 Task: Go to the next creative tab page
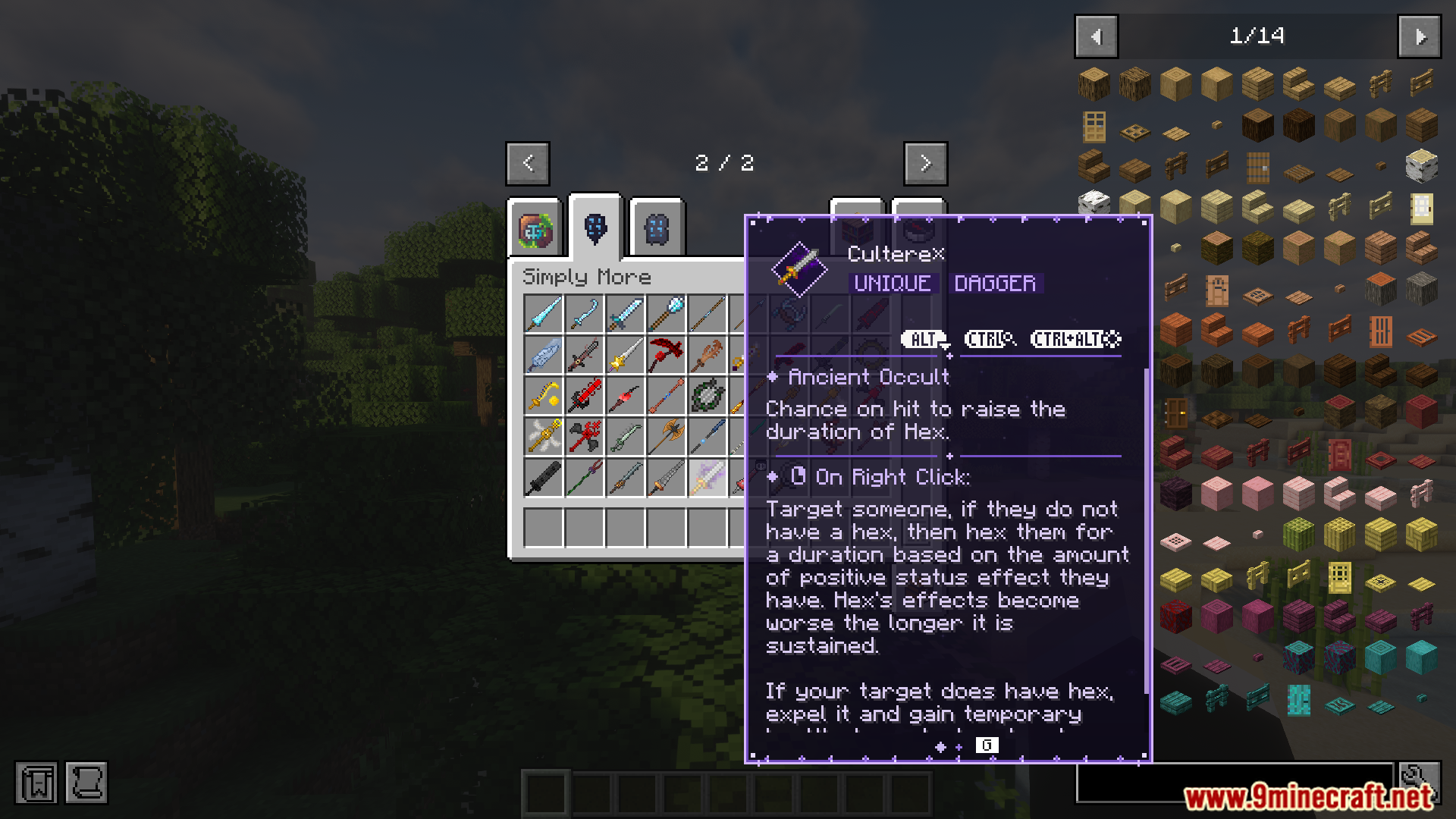click(925, 163)
